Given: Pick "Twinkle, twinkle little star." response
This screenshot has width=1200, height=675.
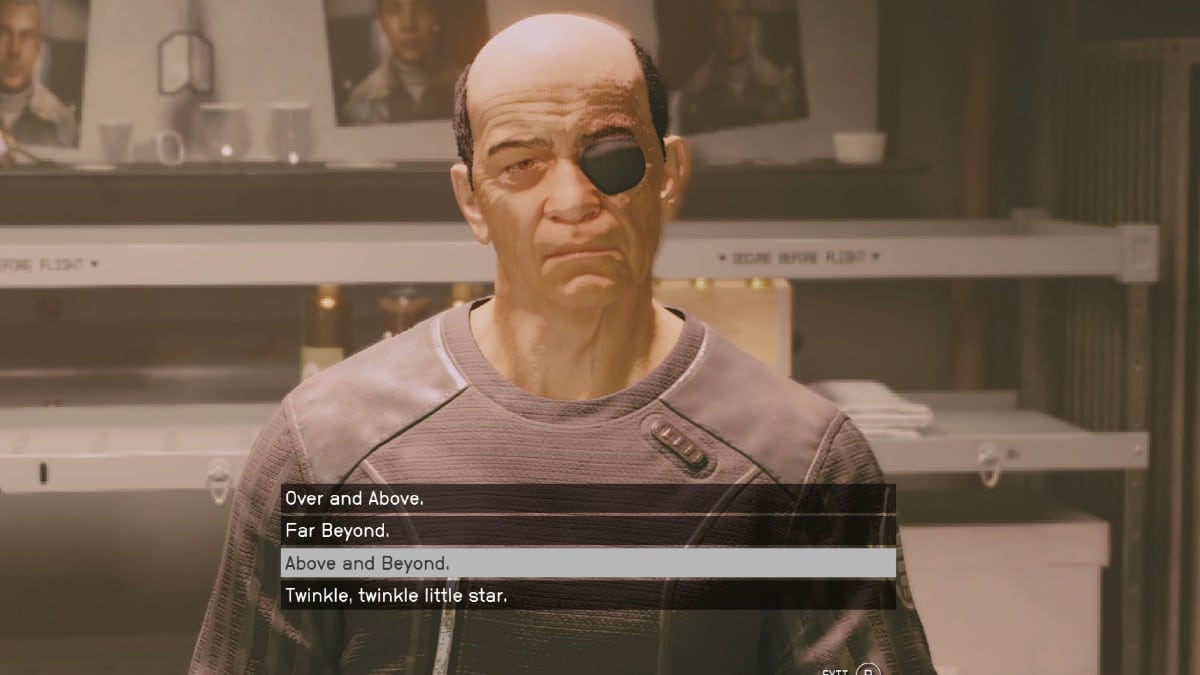Looking at the screenshot, I should [x=587, y=596].
